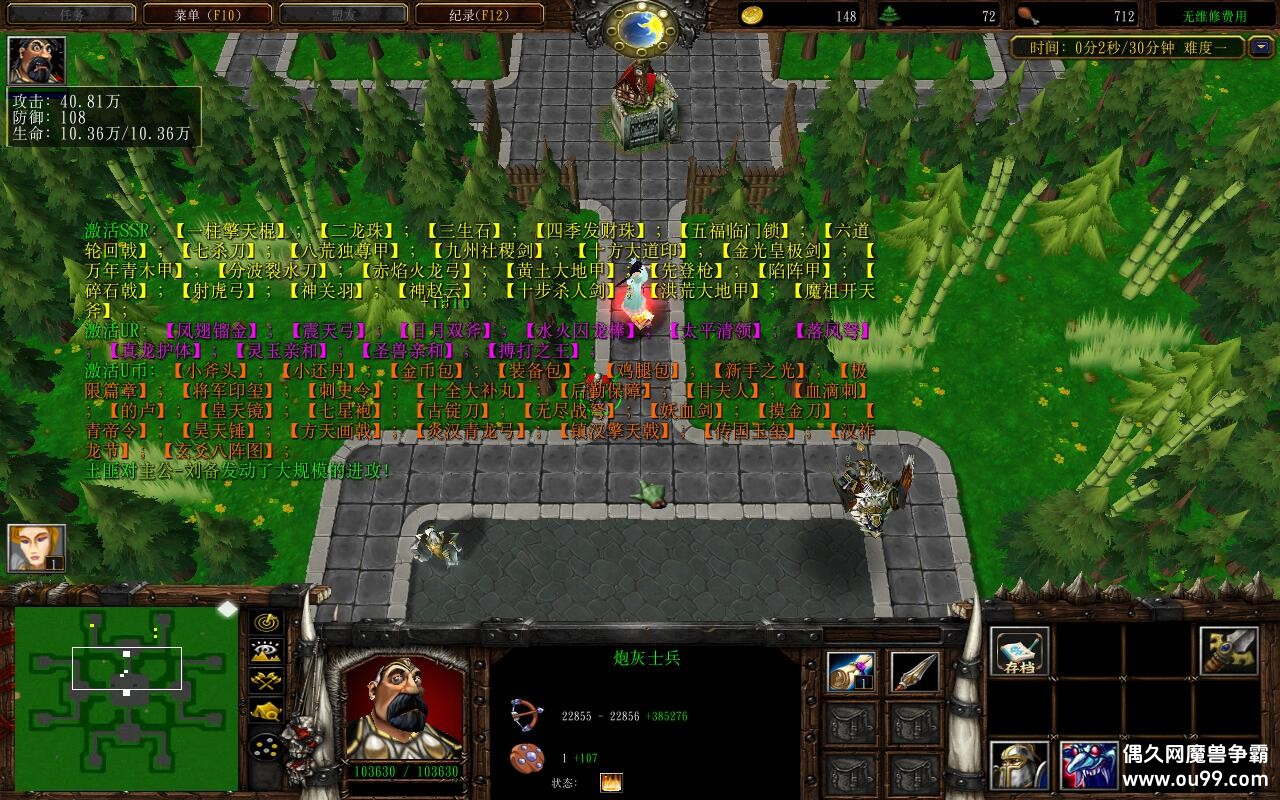Image resolution: width=1280 pixels, height=800 pixels.
Task: Activate the sword-hilt command icon
Action: (1228, 652)
